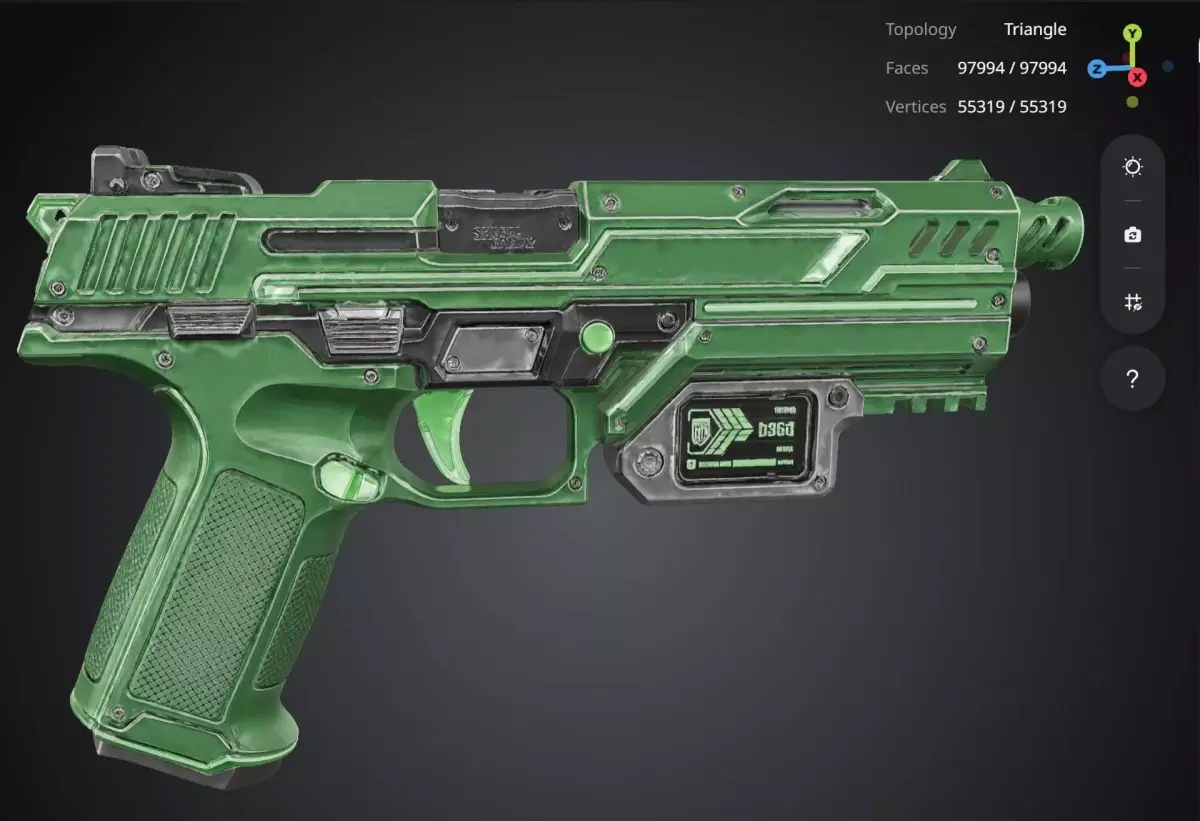Choose the red X axis handle
The image size is (1200, 821).
click(1137, 77)
